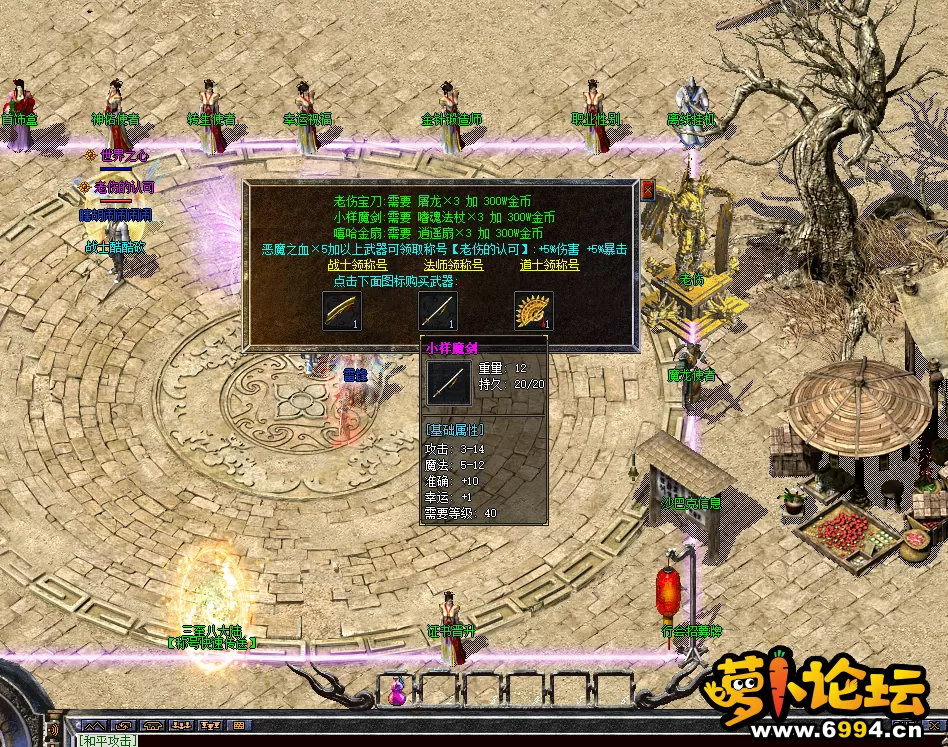Claim the warrior title via 战士领称号
948x747 pixels.
pos(357,265)
